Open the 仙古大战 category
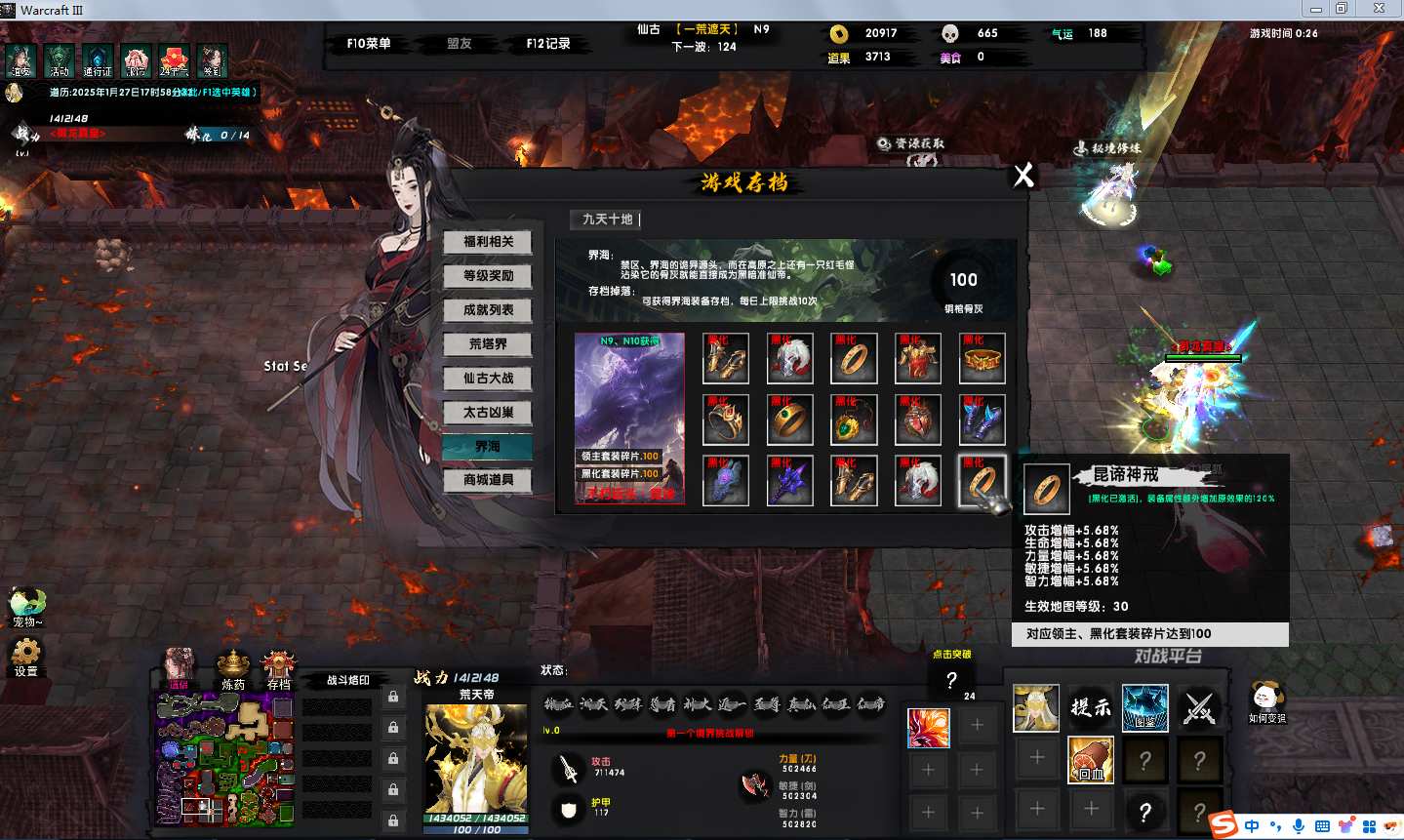Image resolution: width=1404 pixels, height=840 pixels. (x=488, y=379)
